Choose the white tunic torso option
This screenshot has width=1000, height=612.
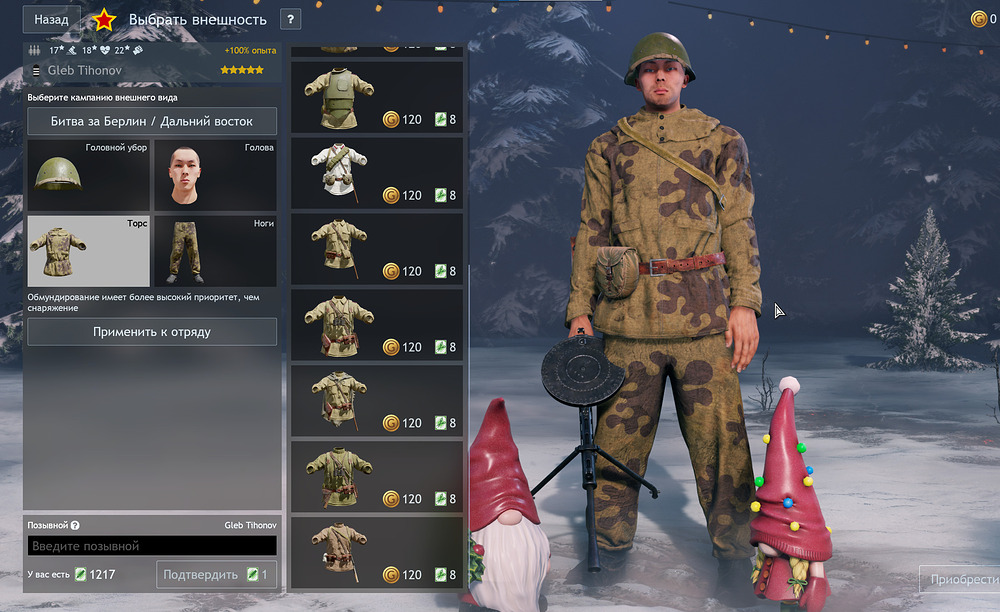click(x=377, y=173)
